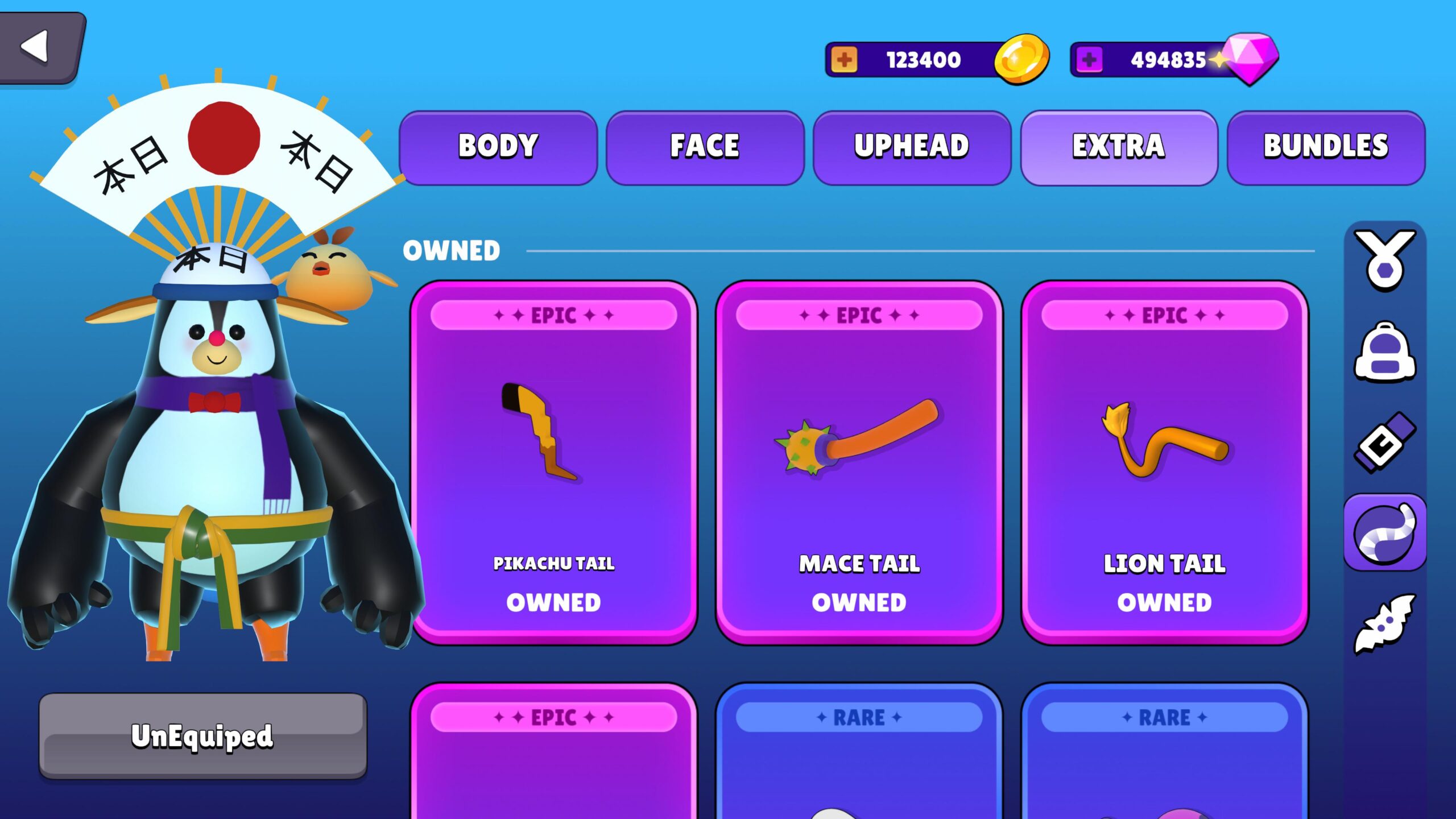Select the Uphead tab
The image size is (1456, 819).
pyautogui.click(x=912, y=147)
